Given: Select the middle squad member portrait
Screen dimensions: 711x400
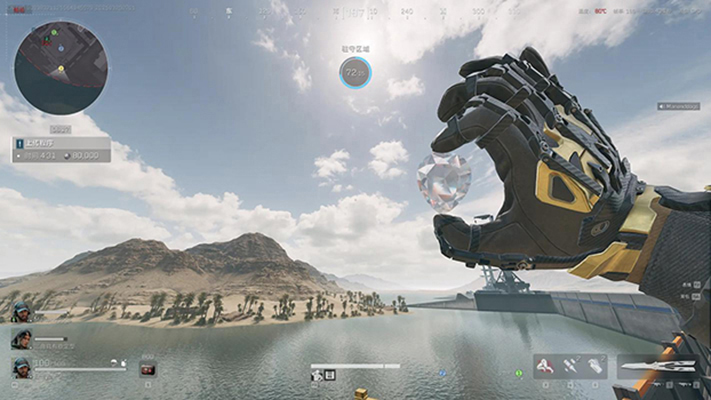Looking at the screenshot, I should coord(20,340).
